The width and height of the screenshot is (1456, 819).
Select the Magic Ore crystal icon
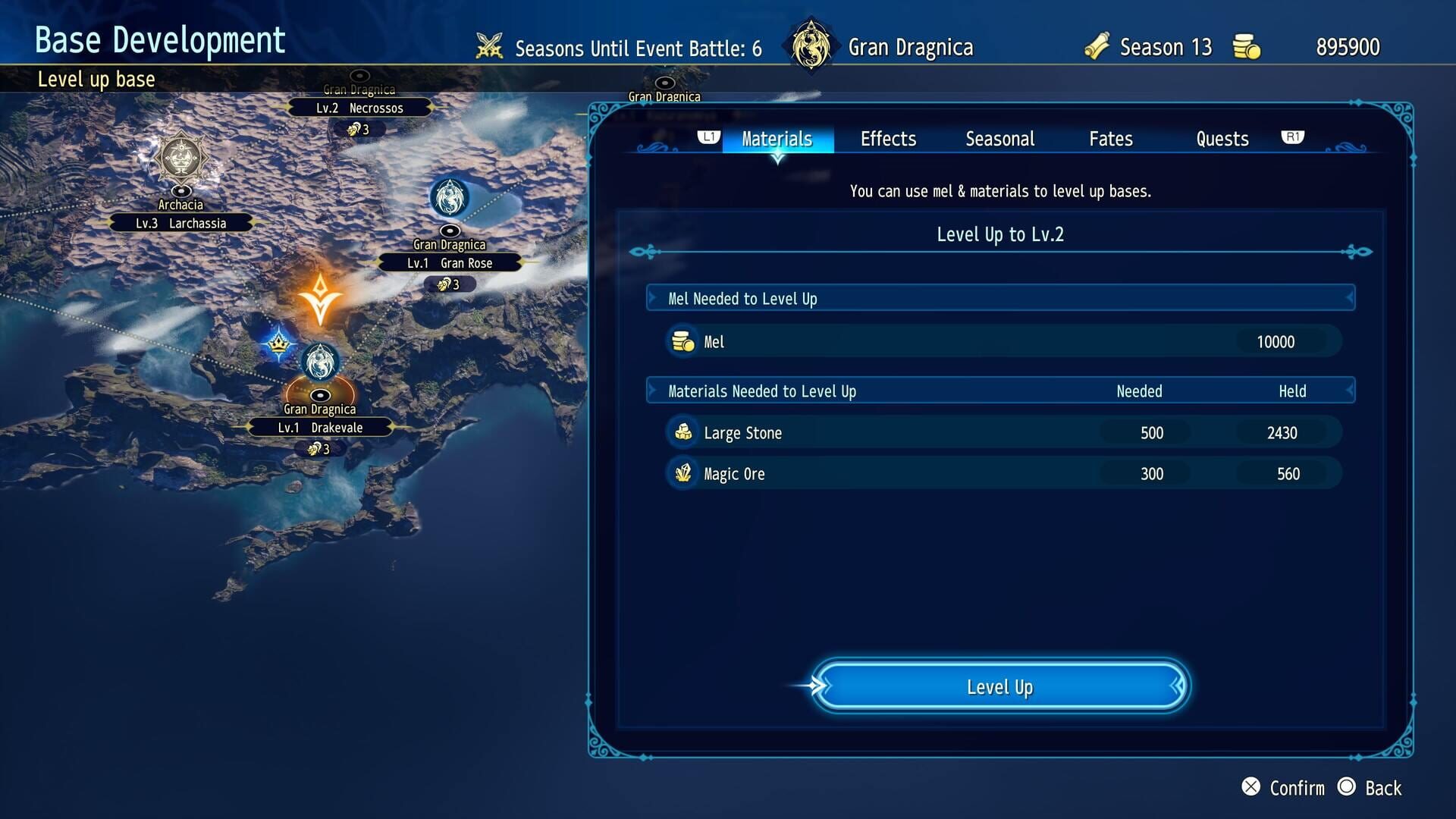[x=683, y=473]
